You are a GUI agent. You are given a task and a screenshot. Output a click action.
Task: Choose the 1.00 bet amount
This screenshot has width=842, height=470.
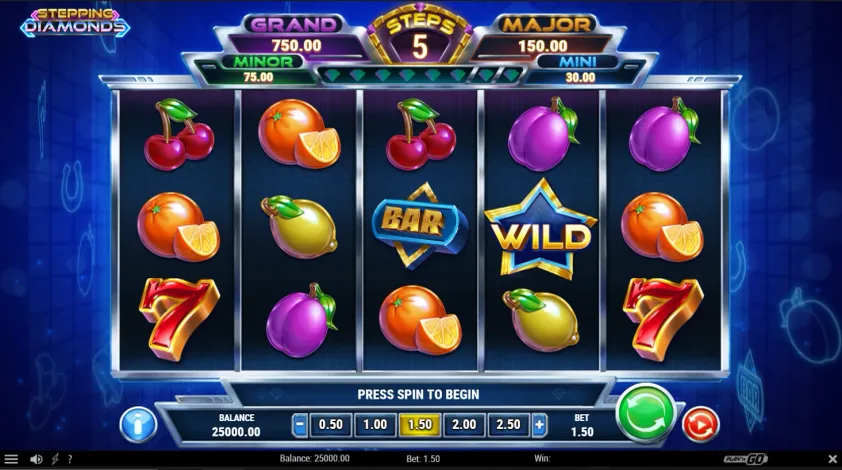pos(374,425)
